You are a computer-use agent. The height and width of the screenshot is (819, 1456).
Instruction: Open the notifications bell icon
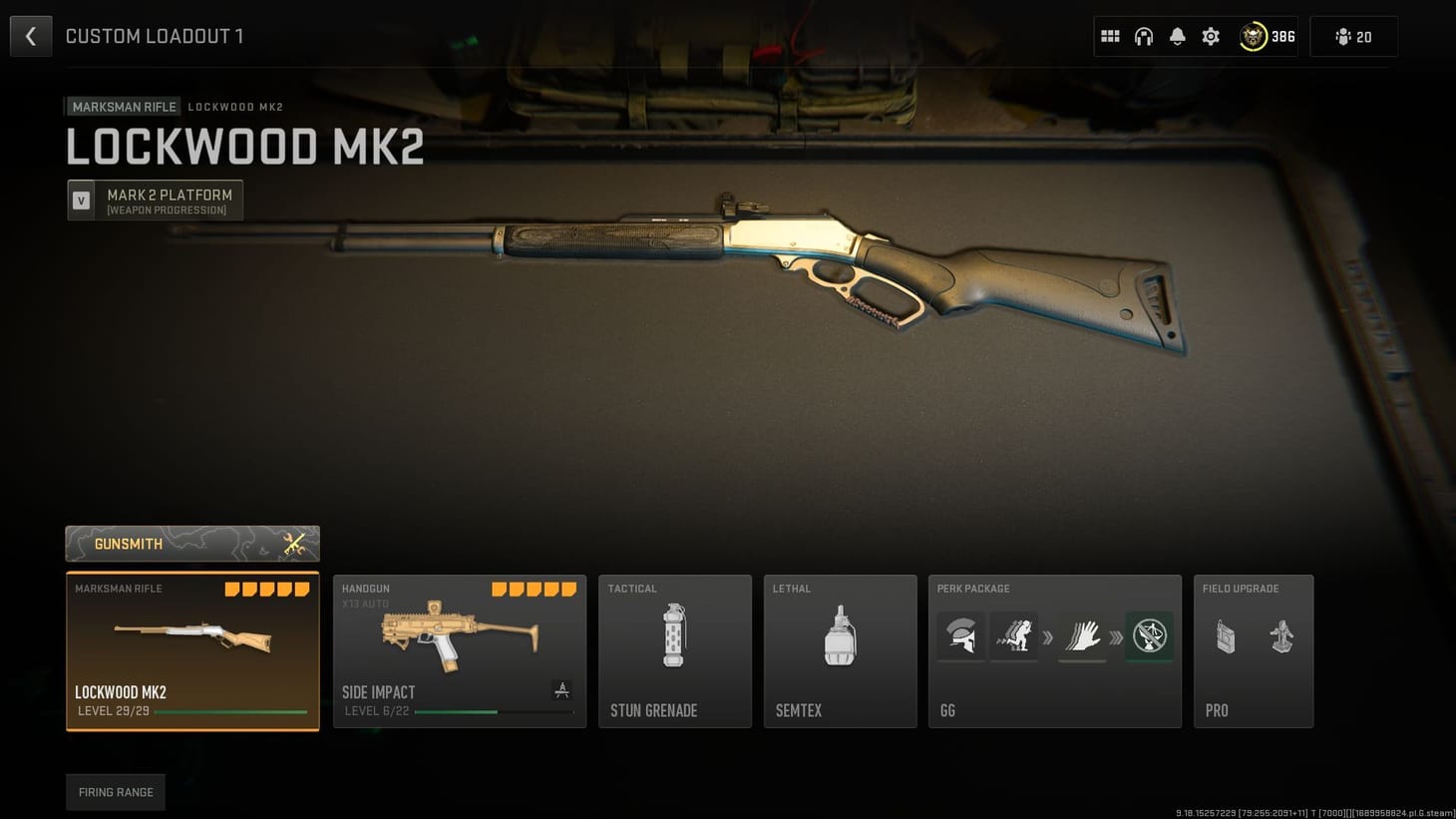pos(1177,36)
